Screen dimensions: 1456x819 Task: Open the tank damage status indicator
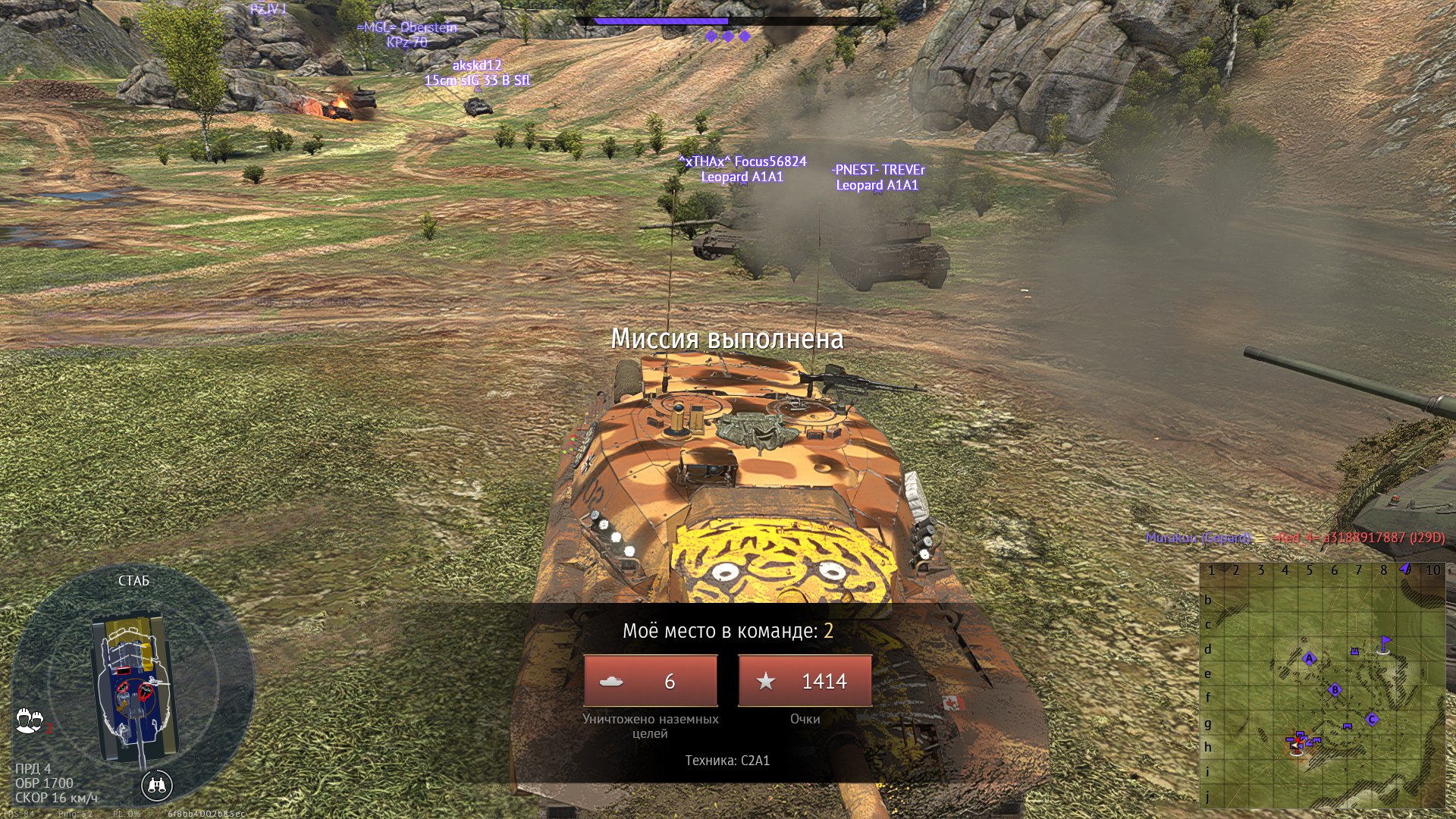pos(133,686)
